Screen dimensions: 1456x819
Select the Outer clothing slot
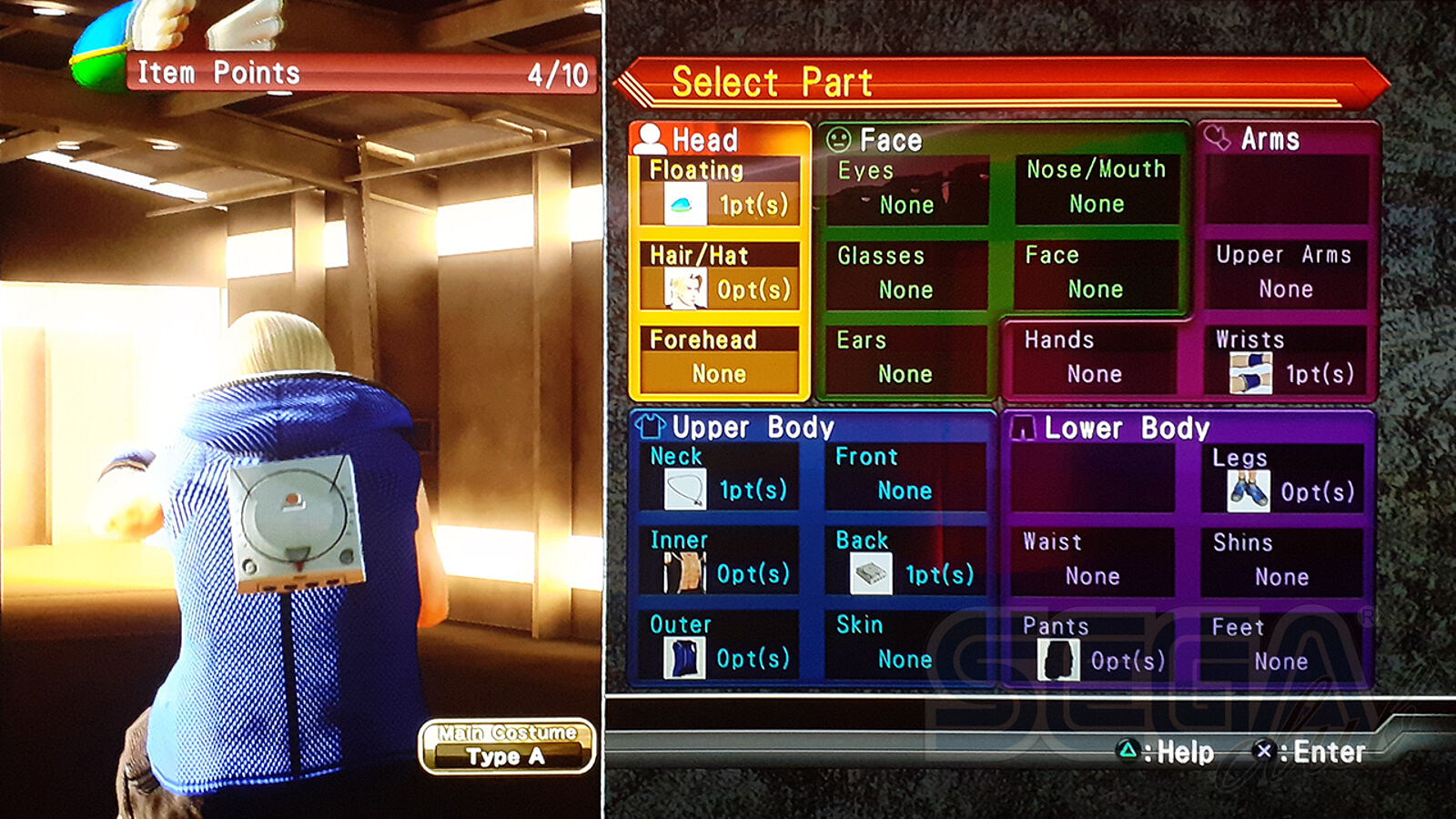(x=719, y=644)
